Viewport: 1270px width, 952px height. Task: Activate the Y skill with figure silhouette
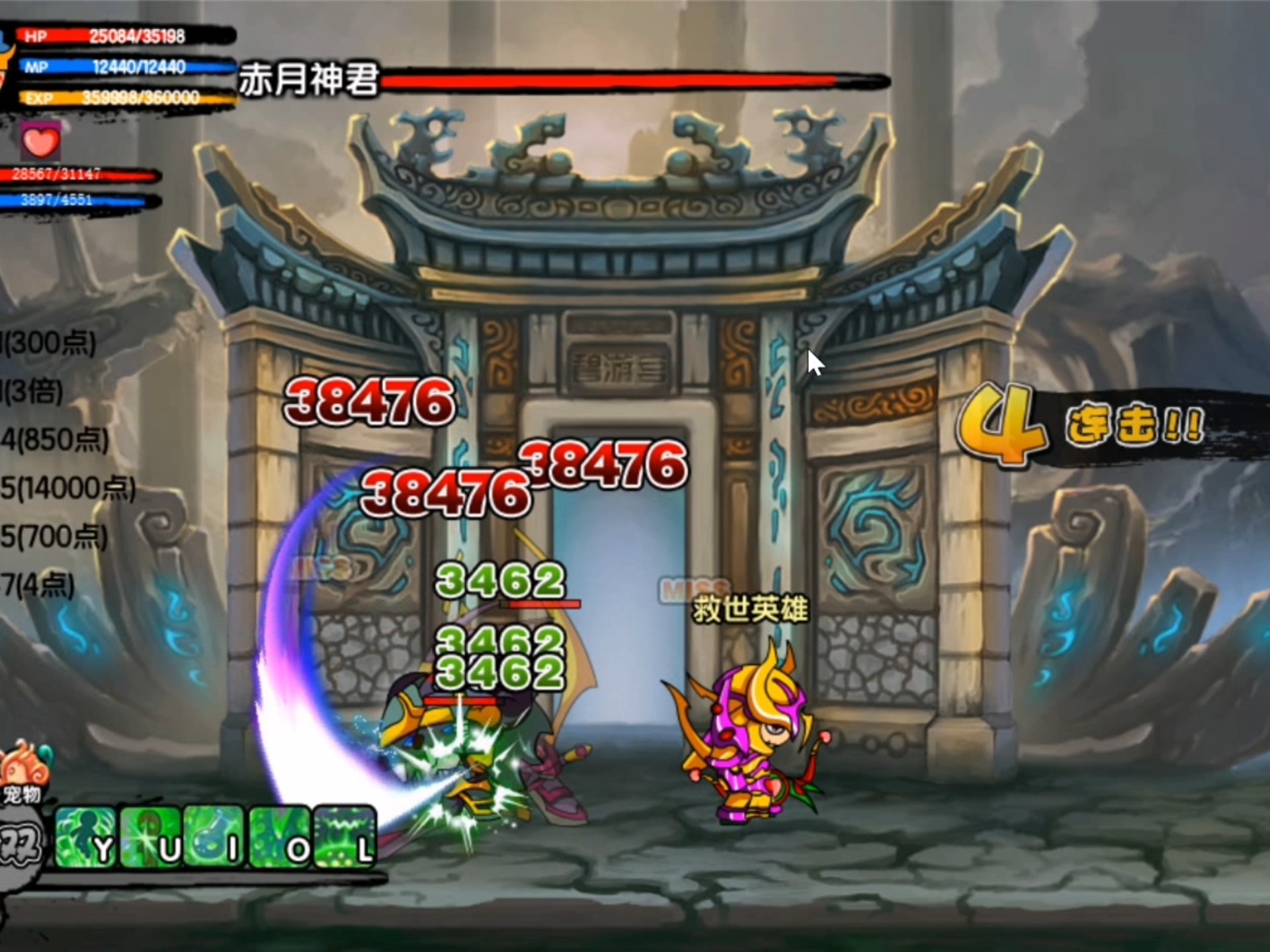(x=86, y=837)
